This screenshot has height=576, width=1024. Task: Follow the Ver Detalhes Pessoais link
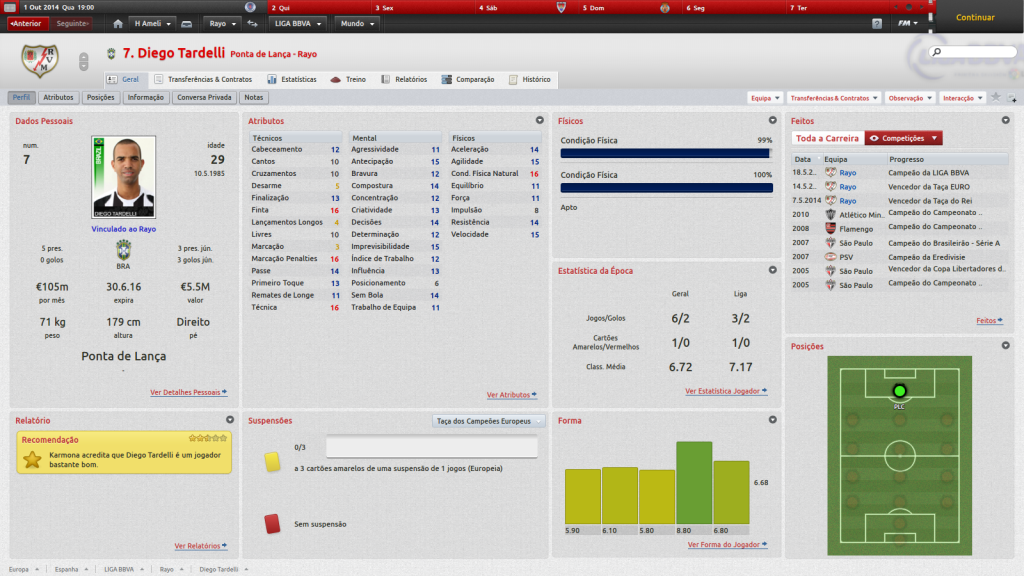(188, 392)
